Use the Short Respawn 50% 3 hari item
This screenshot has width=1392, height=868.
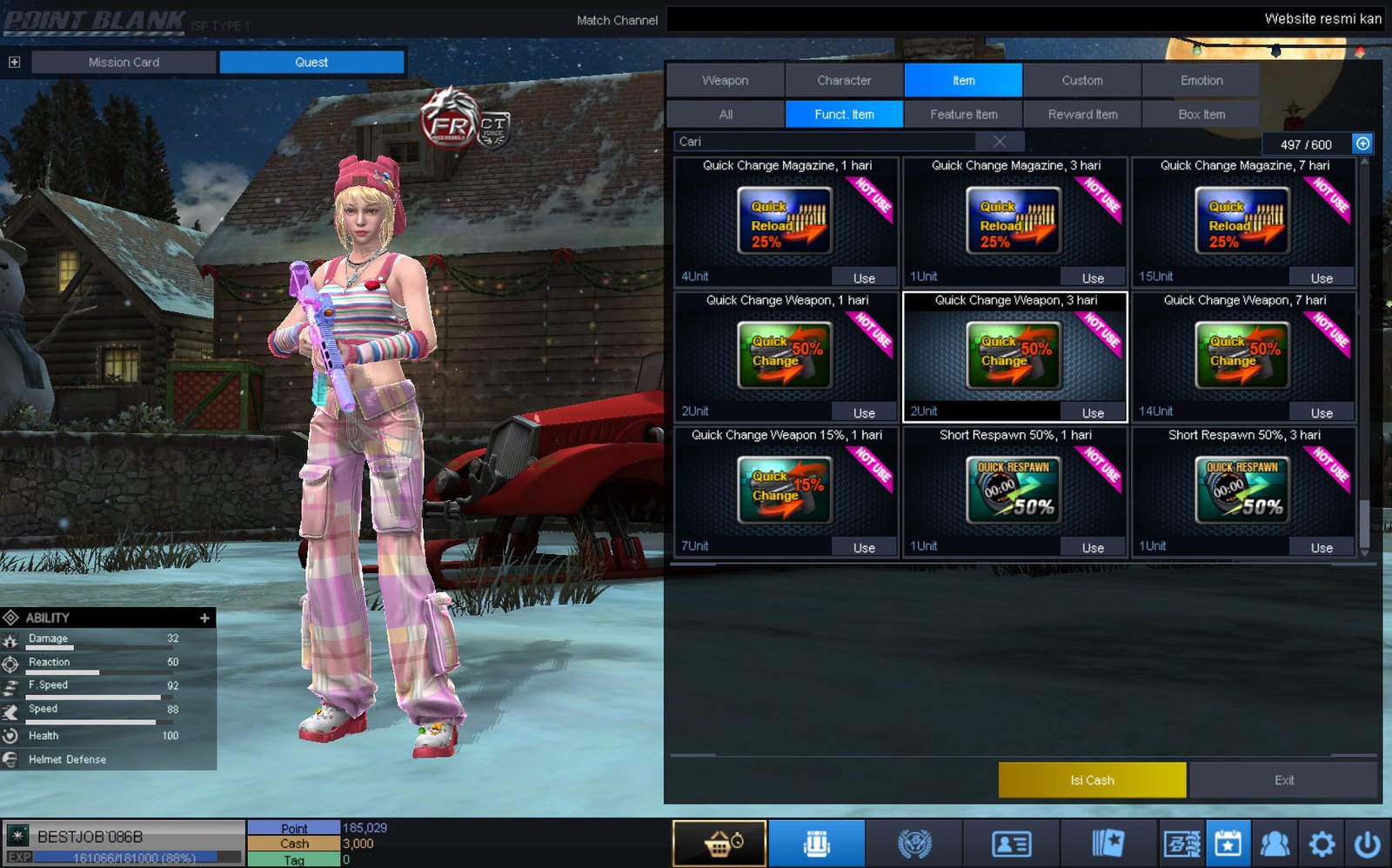(1322, 548)
